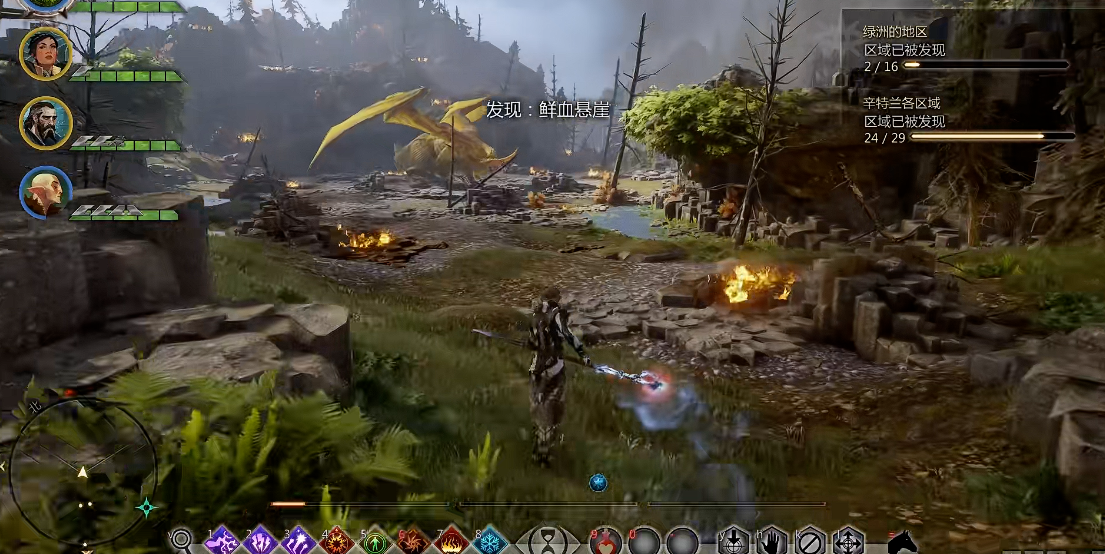The width and height of the screenshot is (1105, 554).
Task: Cast the flame ability in slot 7
Action: coord(452,541)
